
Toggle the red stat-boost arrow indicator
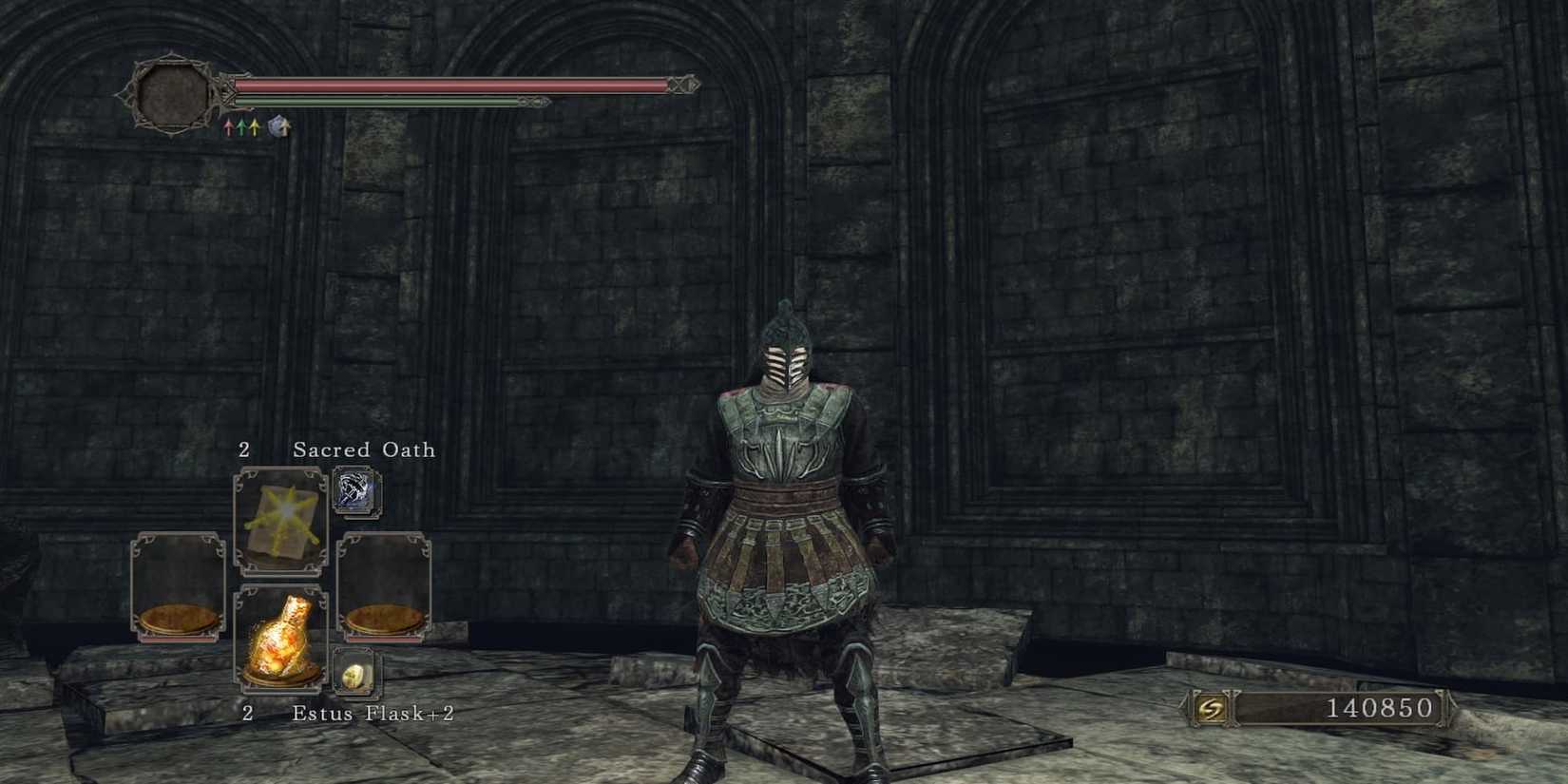pyautogui.click(x=228, y=126)
